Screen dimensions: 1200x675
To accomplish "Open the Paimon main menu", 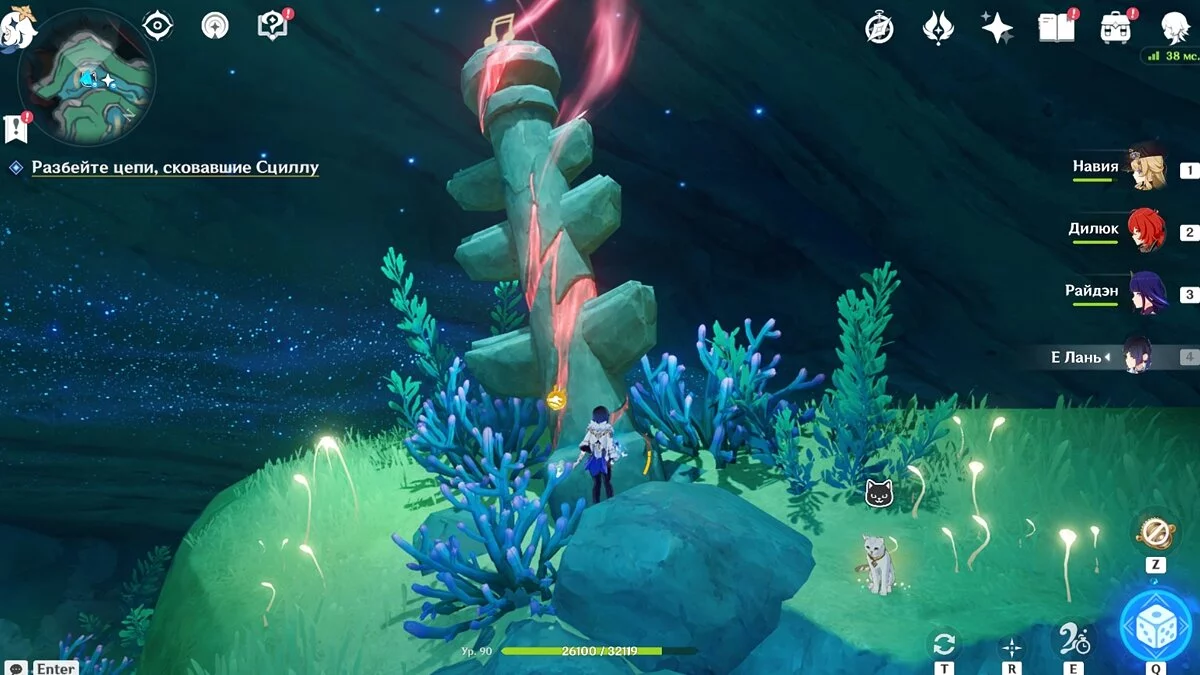I will [x=18, y=28].
